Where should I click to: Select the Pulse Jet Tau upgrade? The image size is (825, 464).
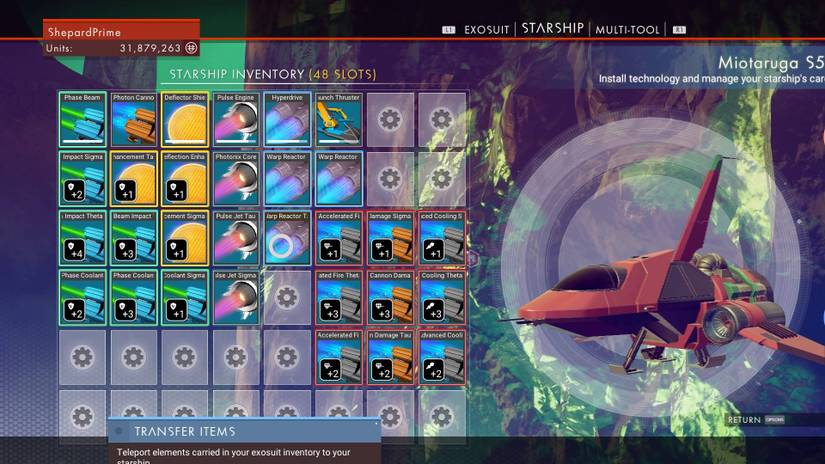point(237,238)
